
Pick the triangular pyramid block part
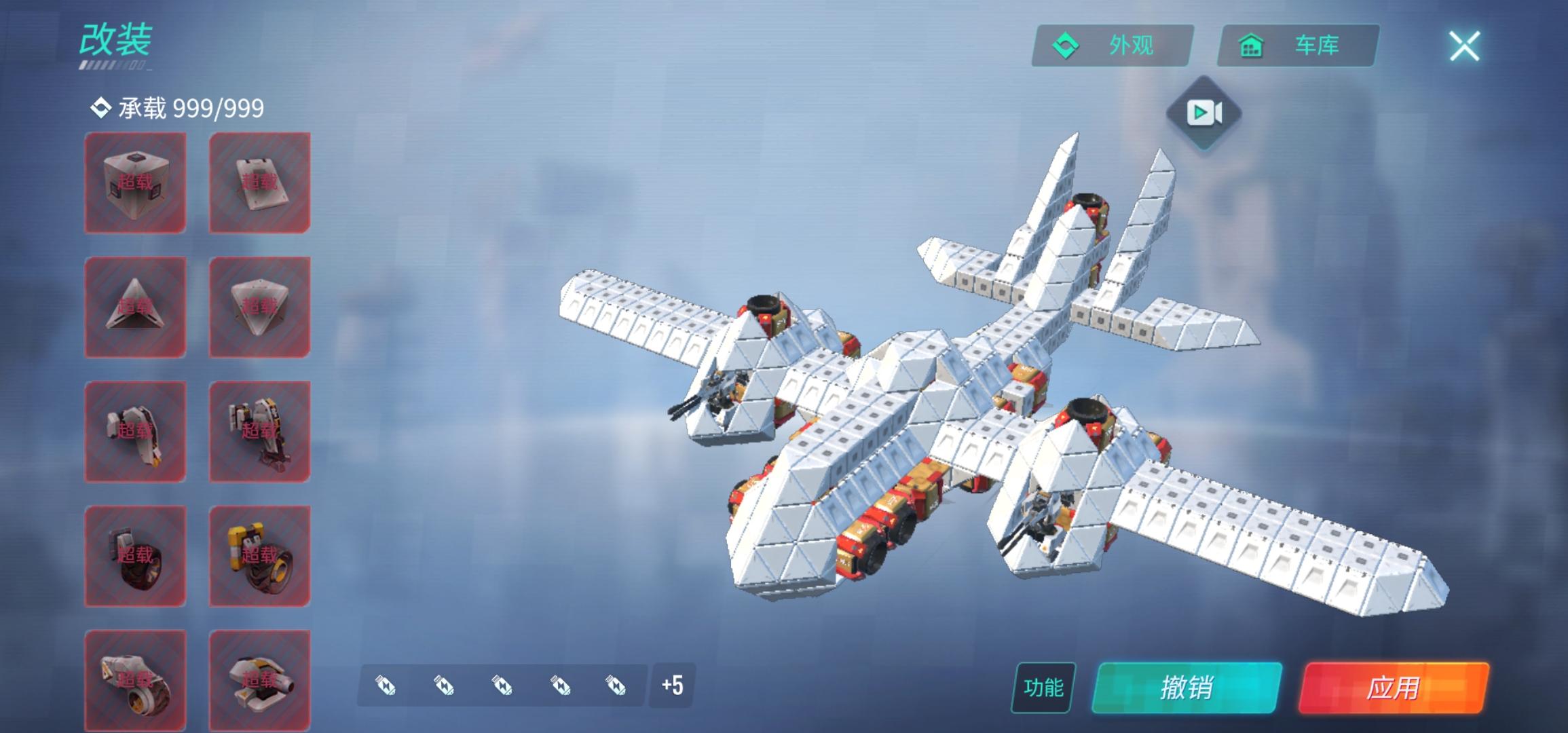coord(135,307)
